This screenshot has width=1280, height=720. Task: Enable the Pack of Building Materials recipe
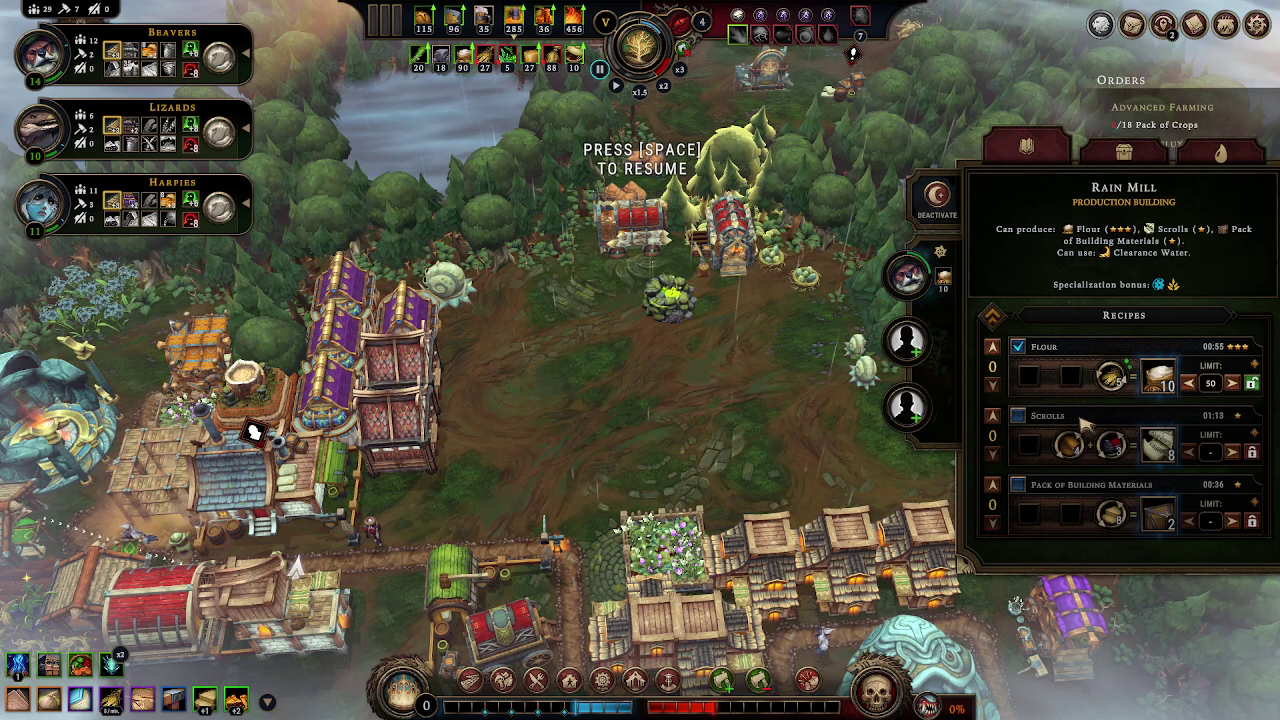coord(1018,485)
